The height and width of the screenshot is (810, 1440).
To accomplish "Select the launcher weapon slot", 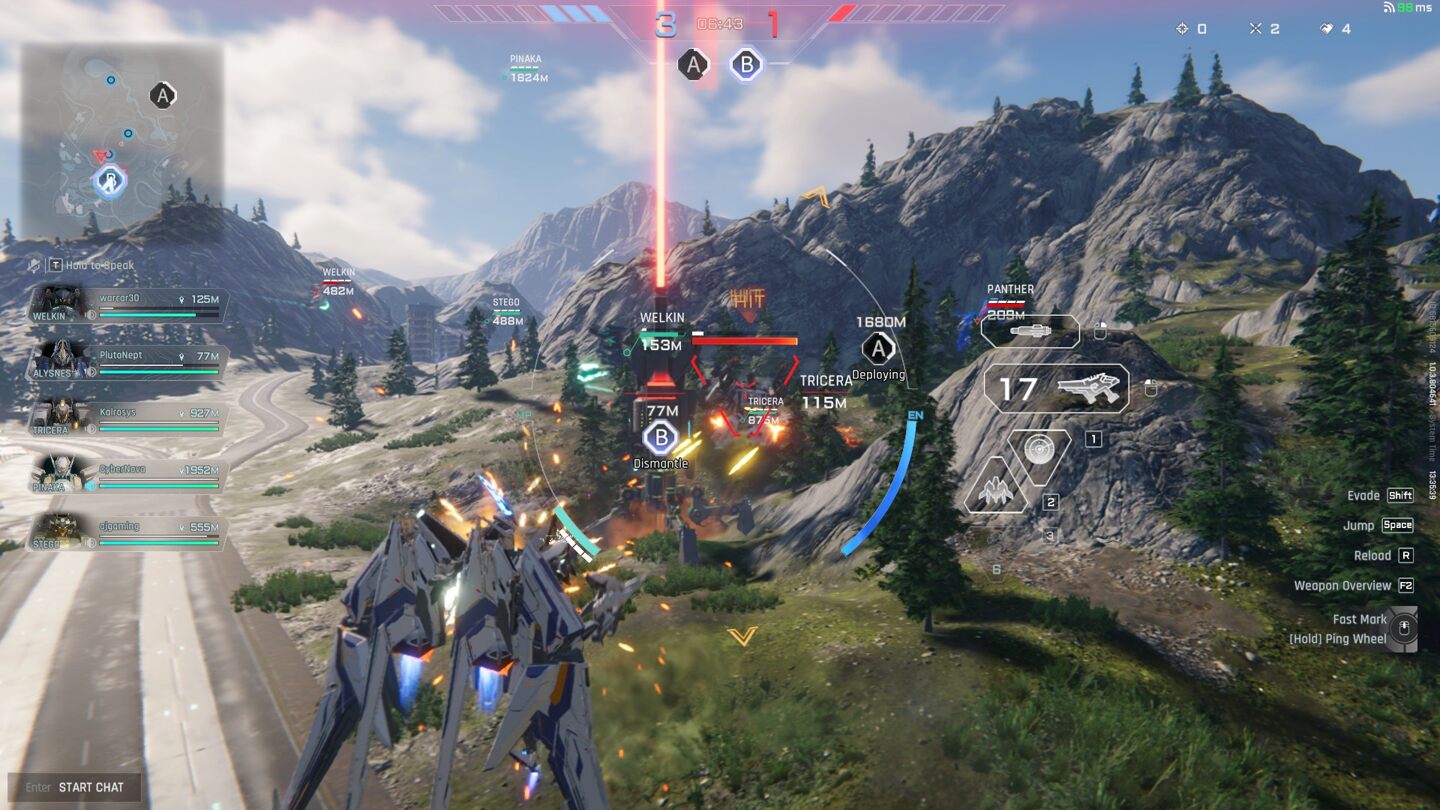I will tap(1030, 331).
